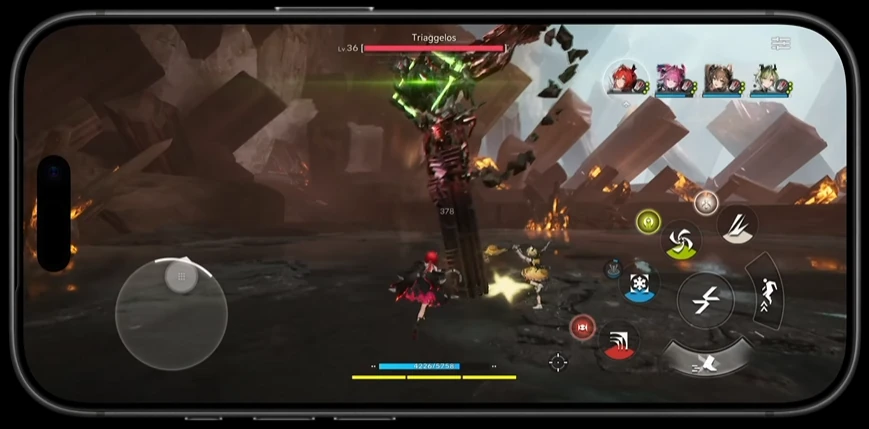Viewport: 869px width, 429px height.
Task: Tap the small red circular icon
Action: pos(581,327)
